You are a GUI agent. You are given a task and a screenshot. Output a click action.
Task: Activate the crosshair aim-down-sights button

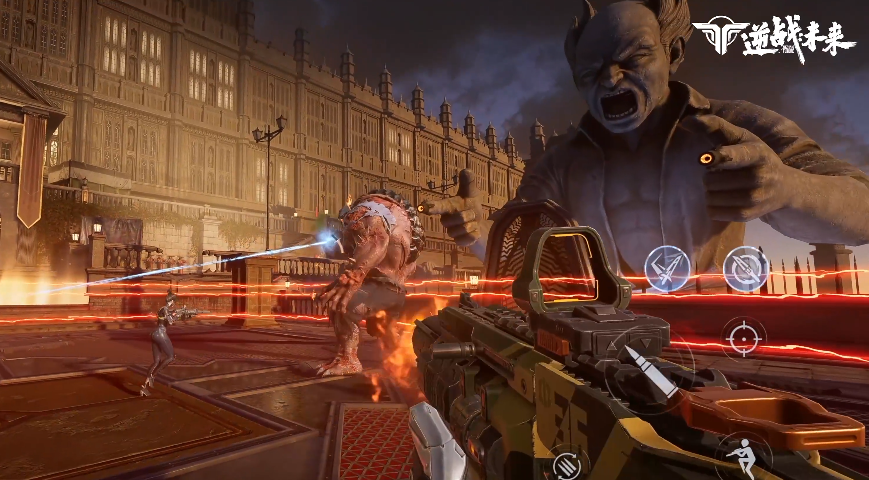tap(742, 337)
